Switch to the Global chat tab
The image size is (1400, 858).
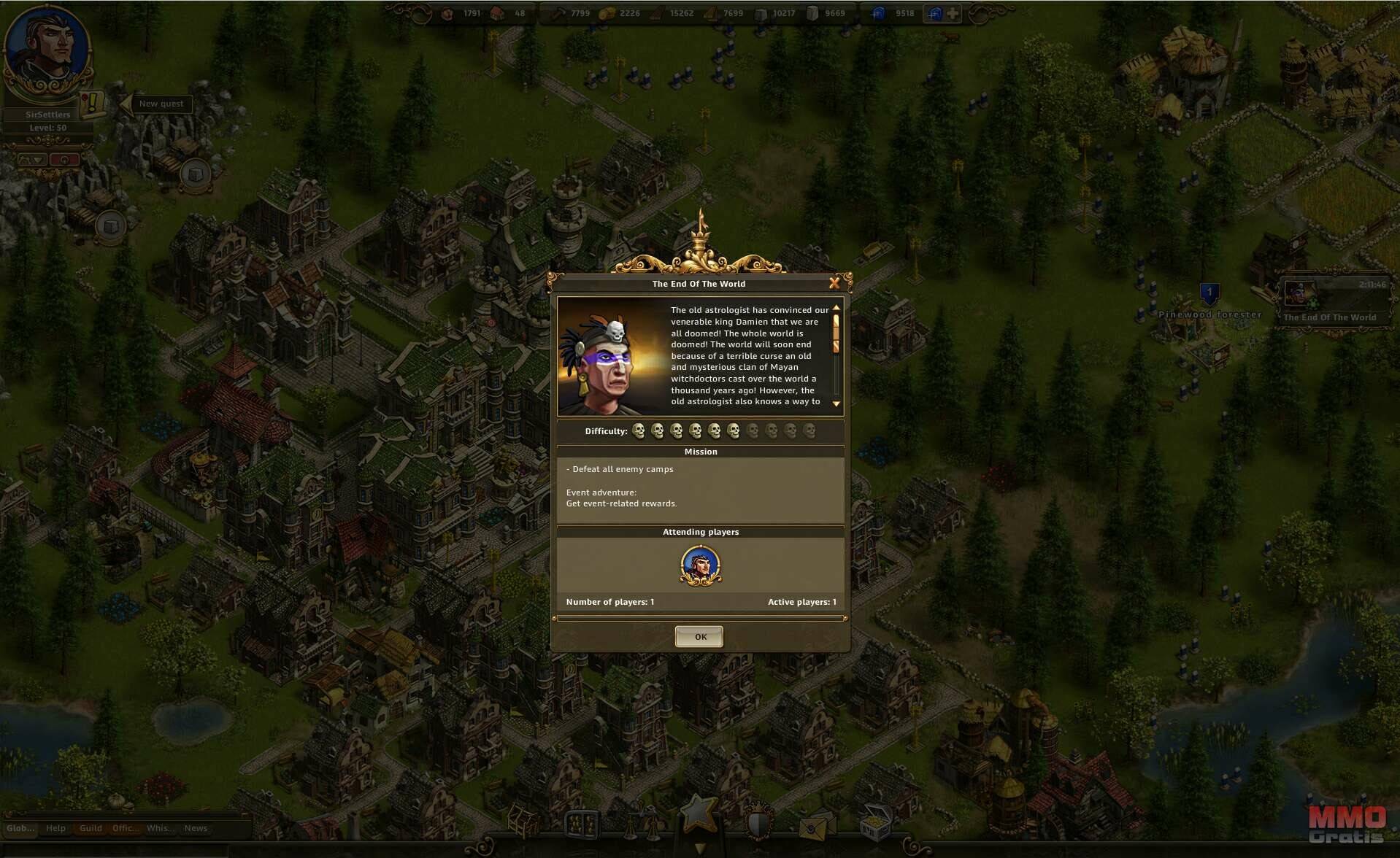click(20, 828)
